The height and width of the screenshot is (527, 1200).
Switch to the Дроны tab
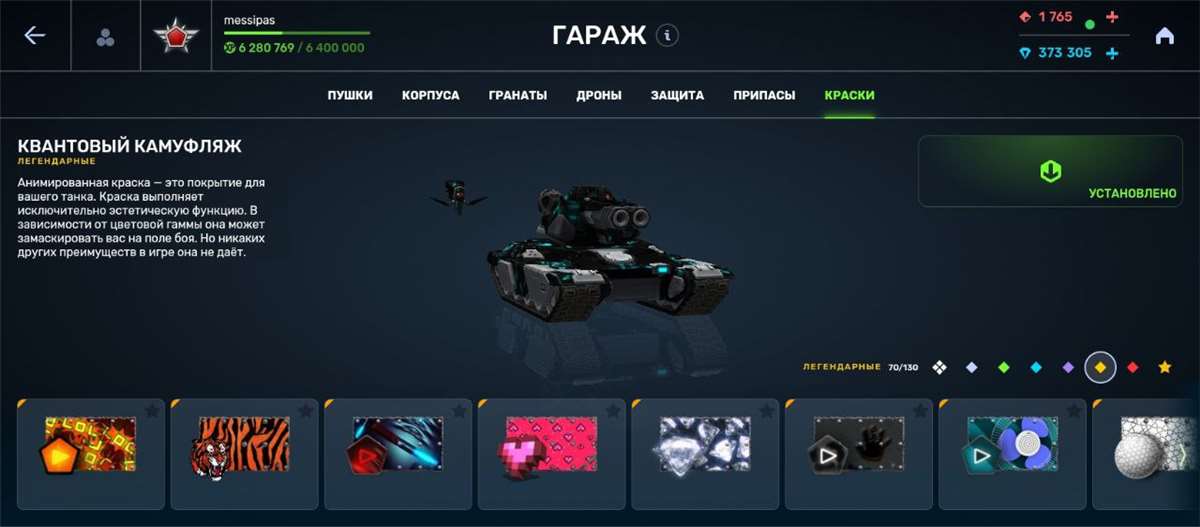point(599,96)
